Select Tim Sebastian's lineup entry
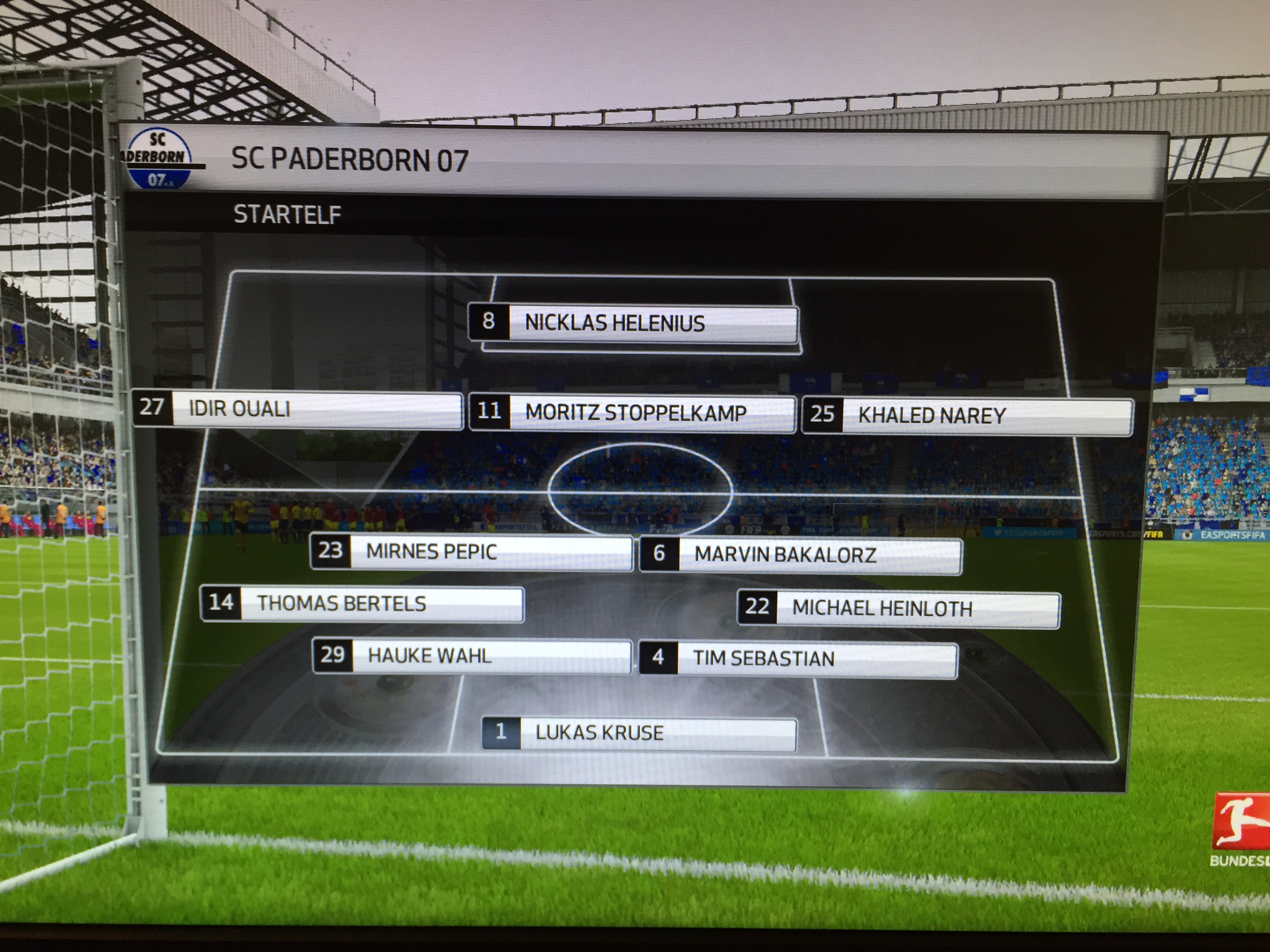The image size is (1270, 952). tap(799, 659)
